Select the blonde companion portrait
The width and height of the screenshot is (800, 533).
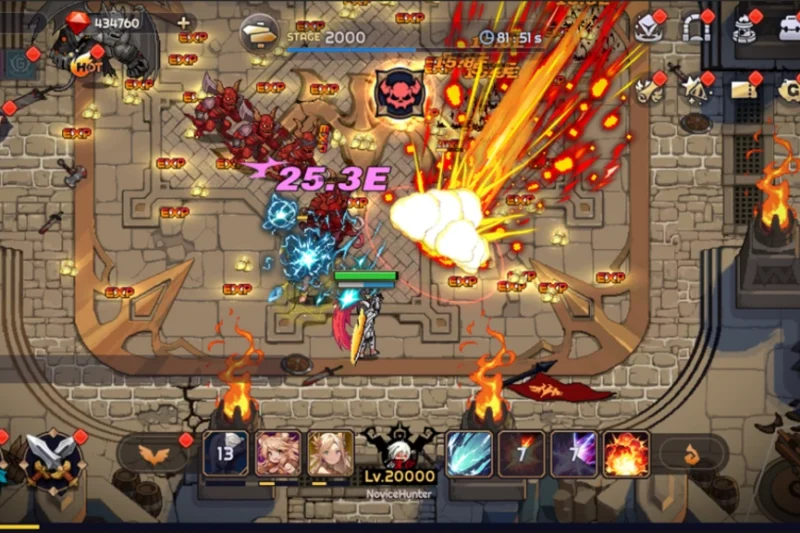click(331, 454)
